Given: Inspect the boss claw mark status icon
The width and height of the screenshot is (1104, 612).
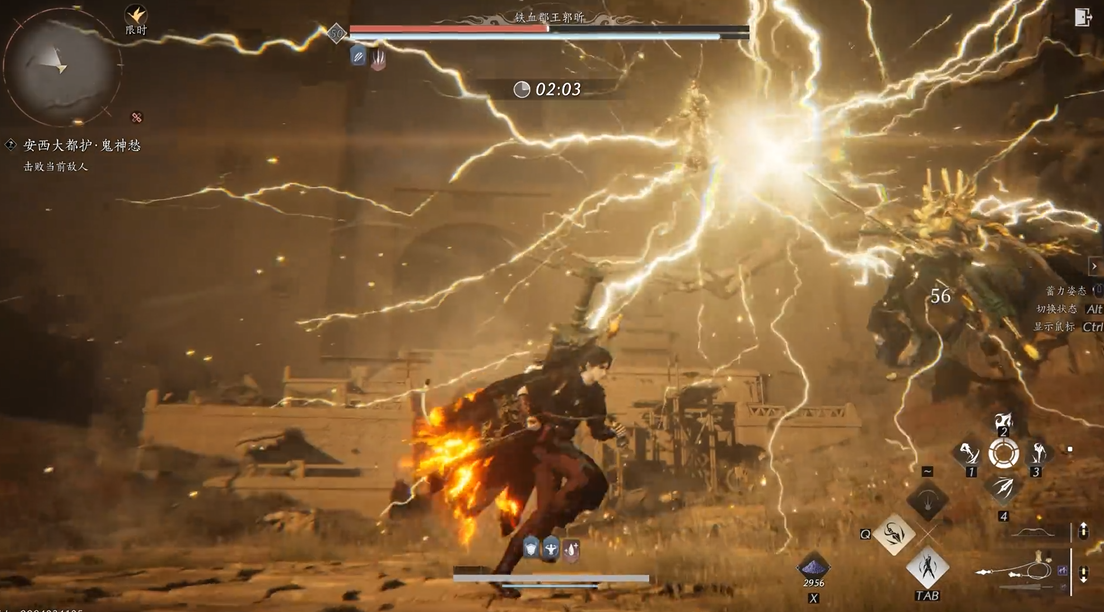Looking at the screenshot, I should pyautogui.click(x=378, y=56).
